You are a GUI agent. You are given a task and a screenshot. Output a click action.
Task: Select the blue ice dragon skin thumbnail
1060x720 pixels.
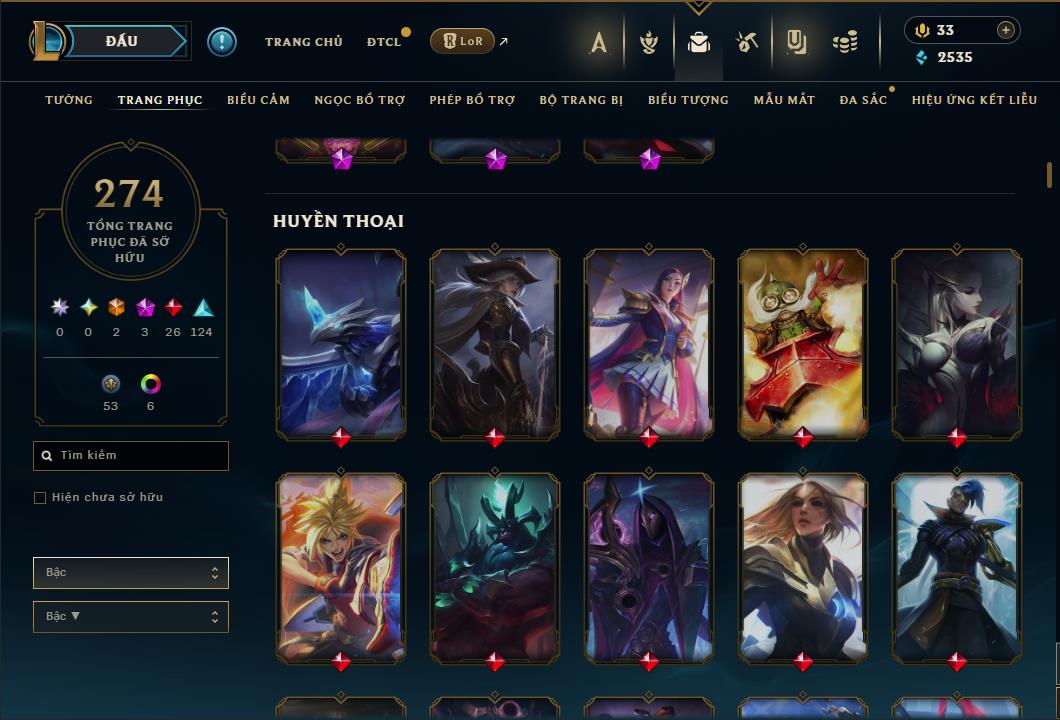pos(341,343)
